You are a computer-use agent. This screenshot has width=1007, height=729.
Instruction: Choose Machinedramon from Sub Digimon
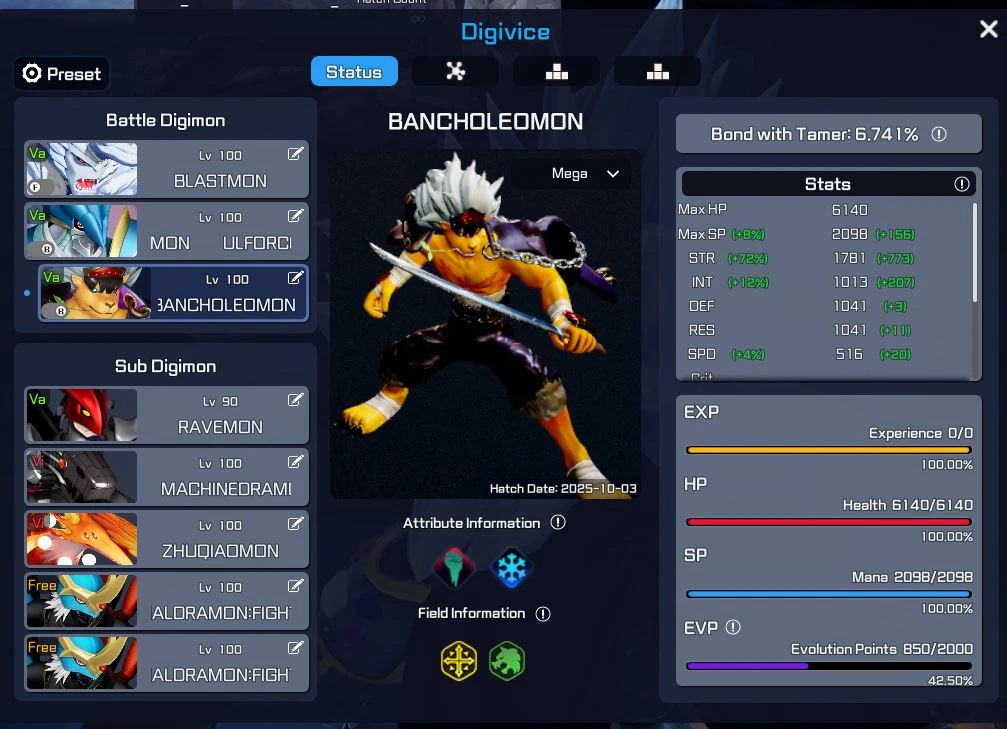166,477
